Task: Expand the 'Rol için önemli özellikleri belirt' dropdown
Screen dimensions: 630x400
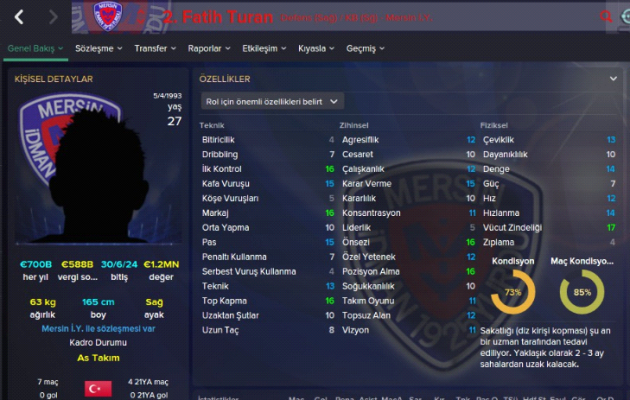Action: coord(272,101)
